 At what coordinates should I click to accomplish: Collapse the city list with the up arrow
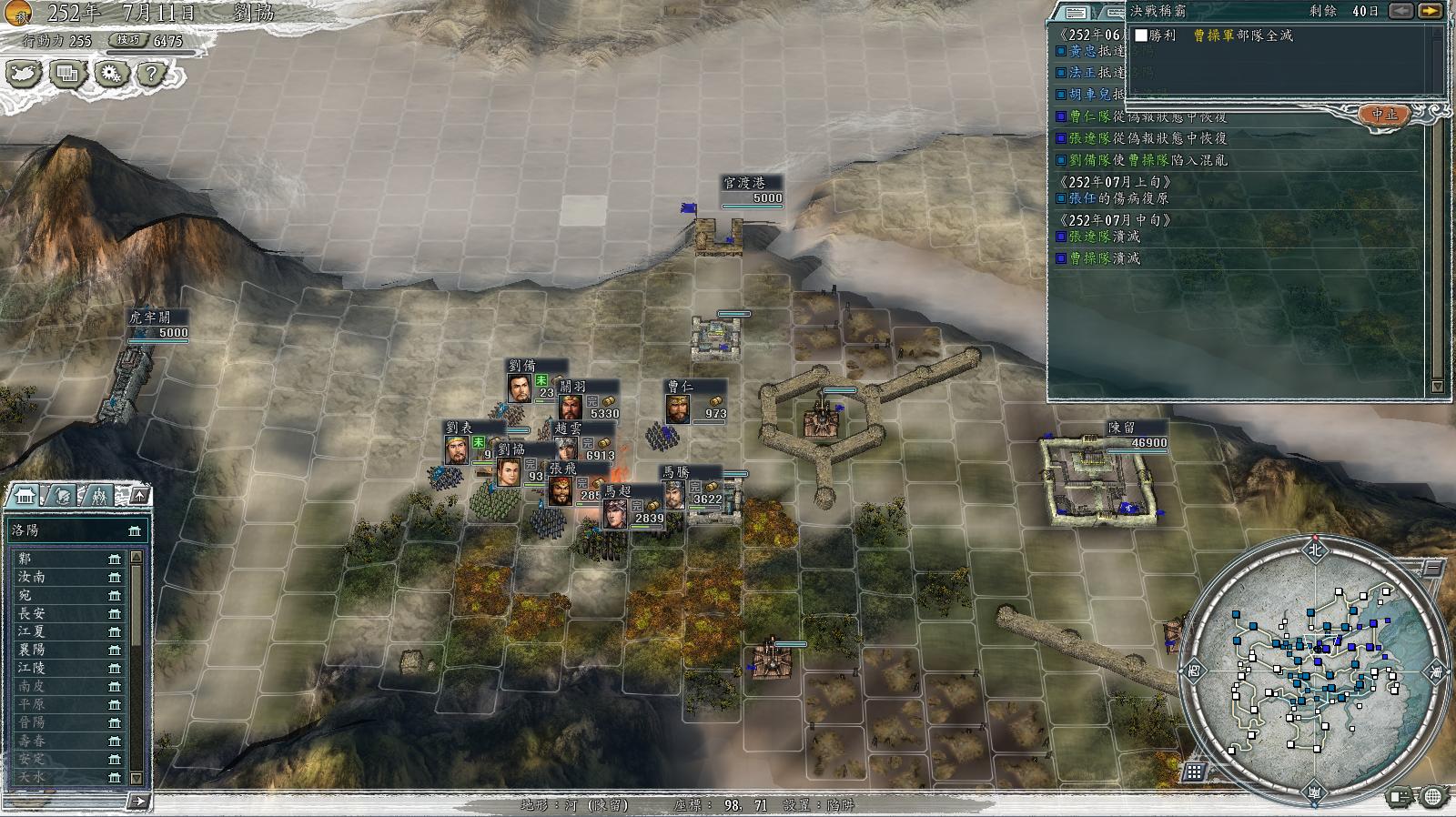click(x=140, y=495)
